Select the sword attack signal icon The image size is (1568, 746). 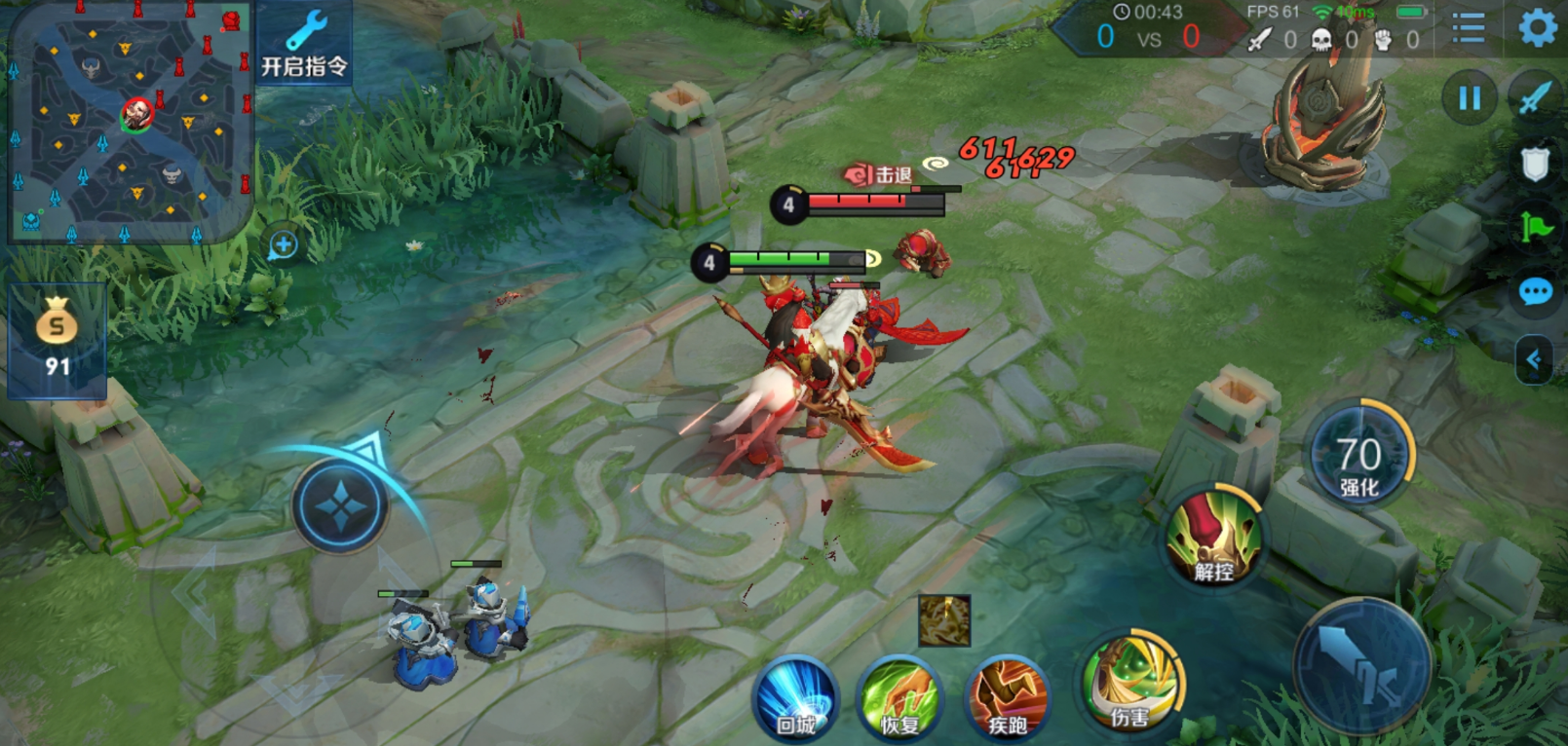[1535, 97]
